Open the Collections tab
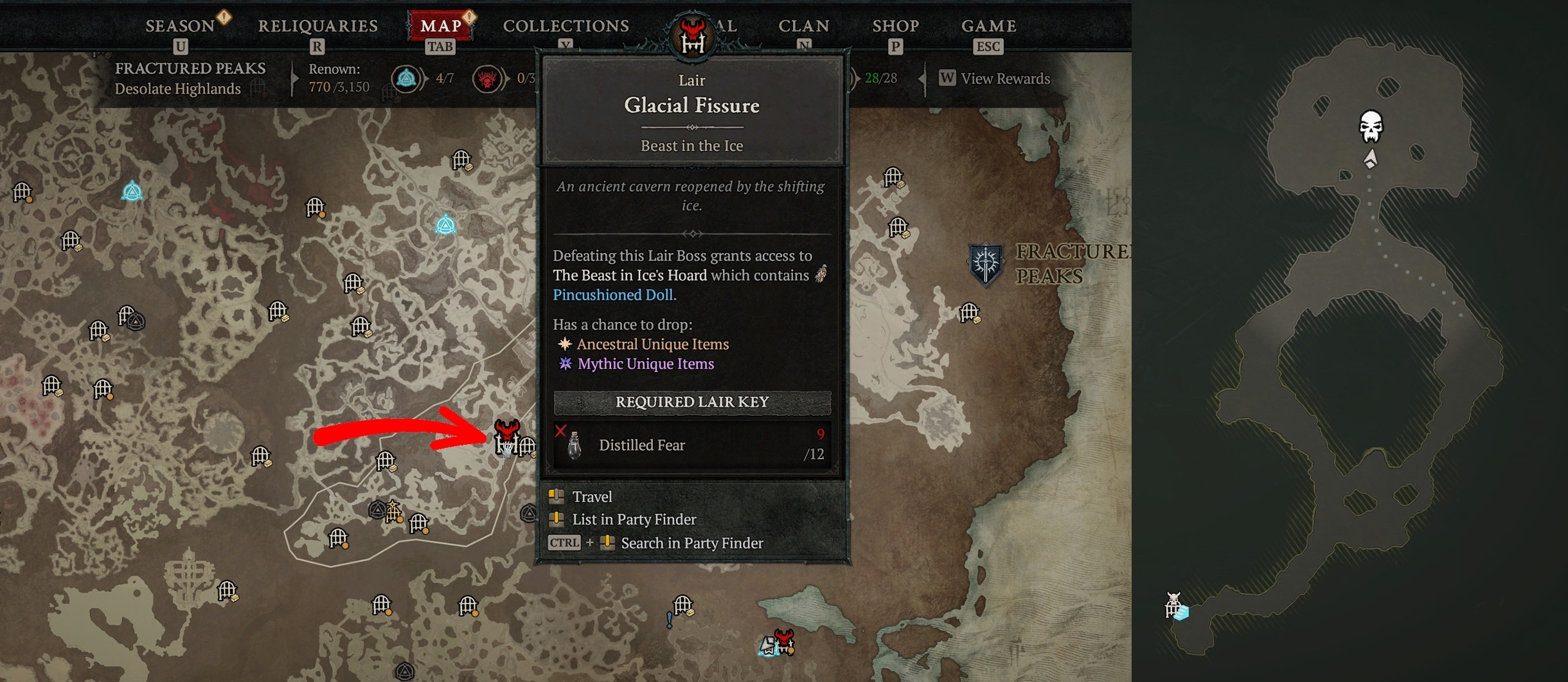The width and height of the screenshot is (1568, 682). click(x=566, y=26)
